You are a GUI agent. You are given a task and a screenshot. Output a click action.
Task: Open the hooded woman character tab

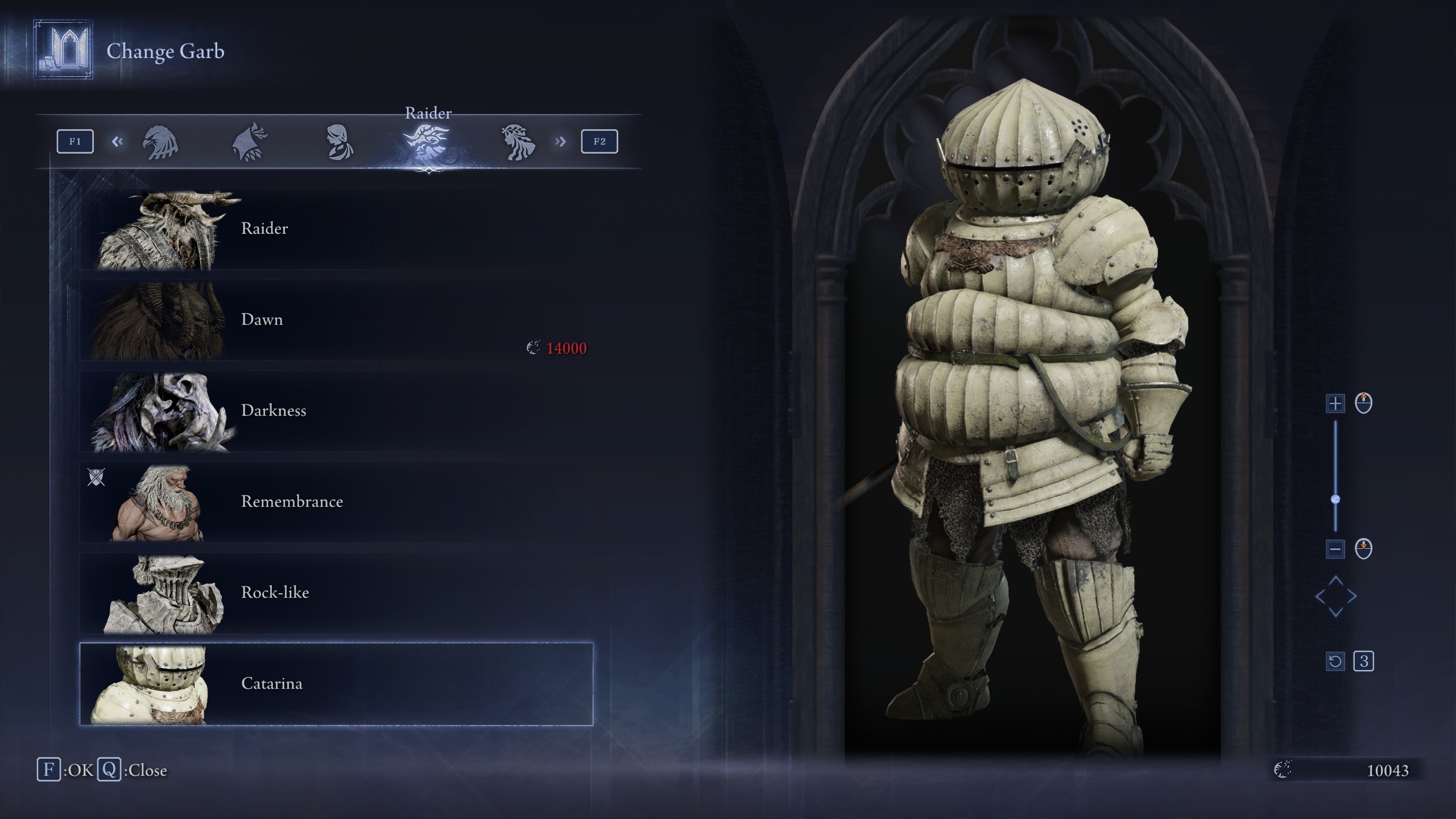coord(340,142)
